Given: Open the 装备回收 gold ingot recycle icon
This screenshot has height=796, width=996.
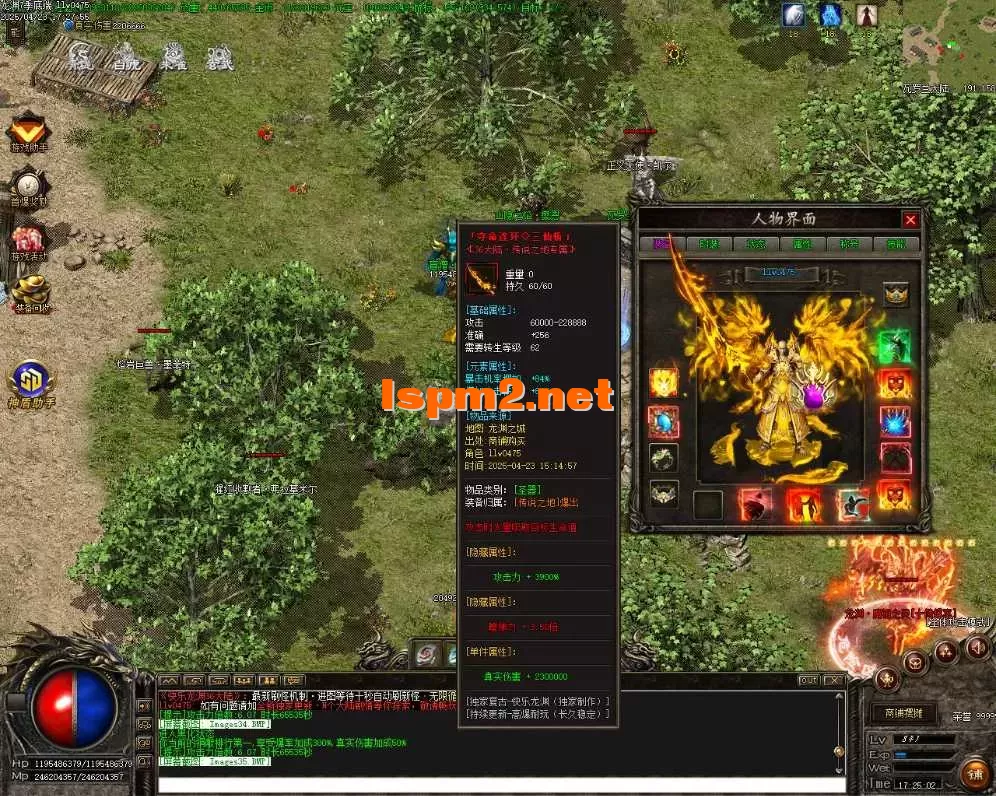Looking at the screenshot, I should click(29, 291).
